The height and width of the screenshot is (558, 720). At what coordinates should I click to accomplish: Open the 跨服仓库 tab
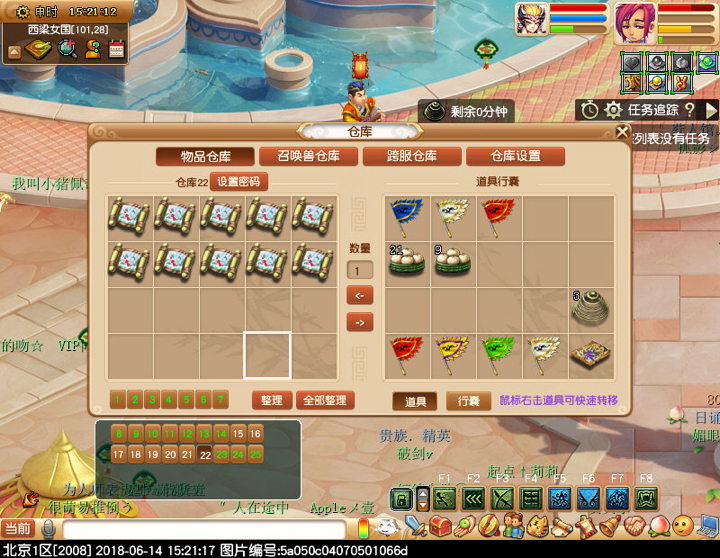click(411, 156)
